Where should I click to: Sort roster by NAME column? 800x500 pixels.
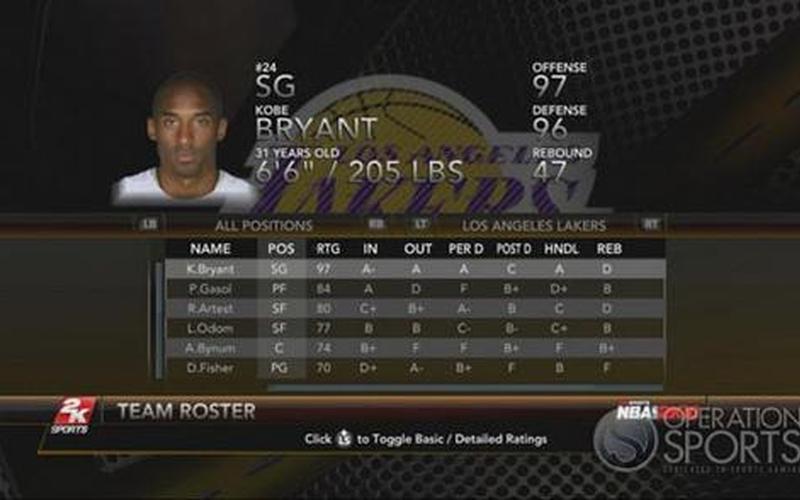(210, 248)
